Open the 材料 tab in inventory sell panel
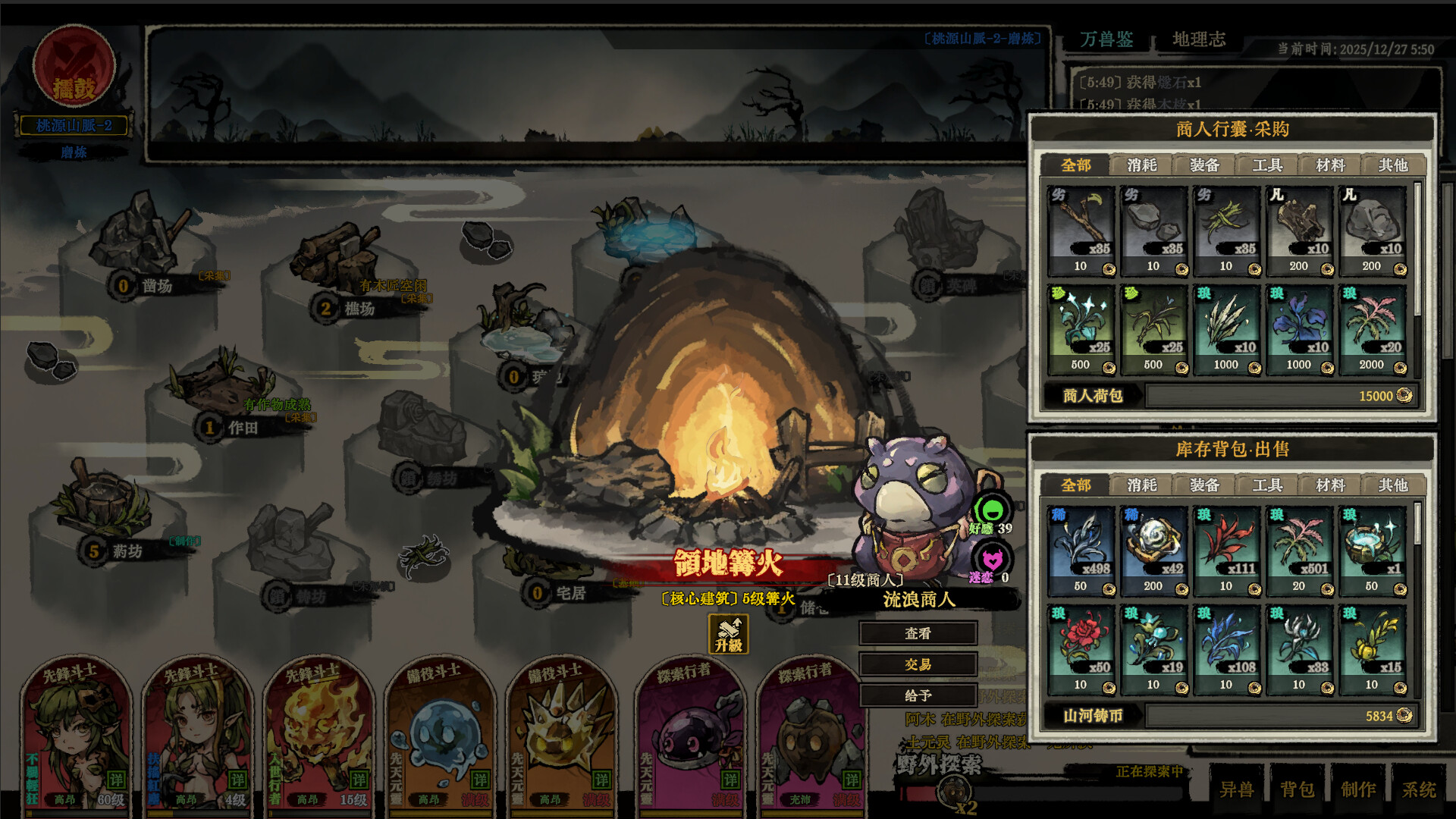1456x819 pixels. click(x=1330, y=485)
